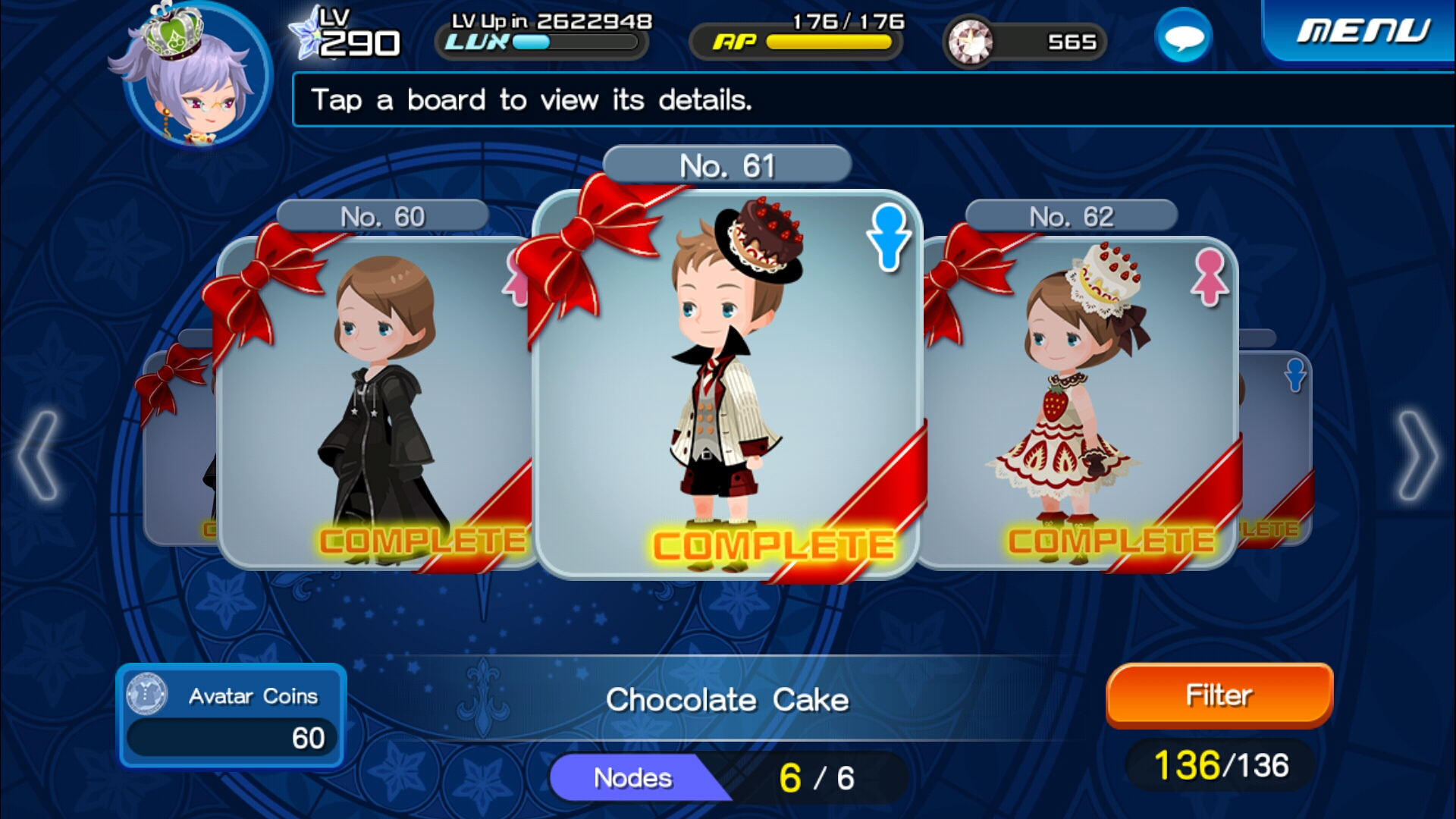Choose the No. 62 strawberry cake board
1456x819 pixels.
click(x=1081, y=402)
